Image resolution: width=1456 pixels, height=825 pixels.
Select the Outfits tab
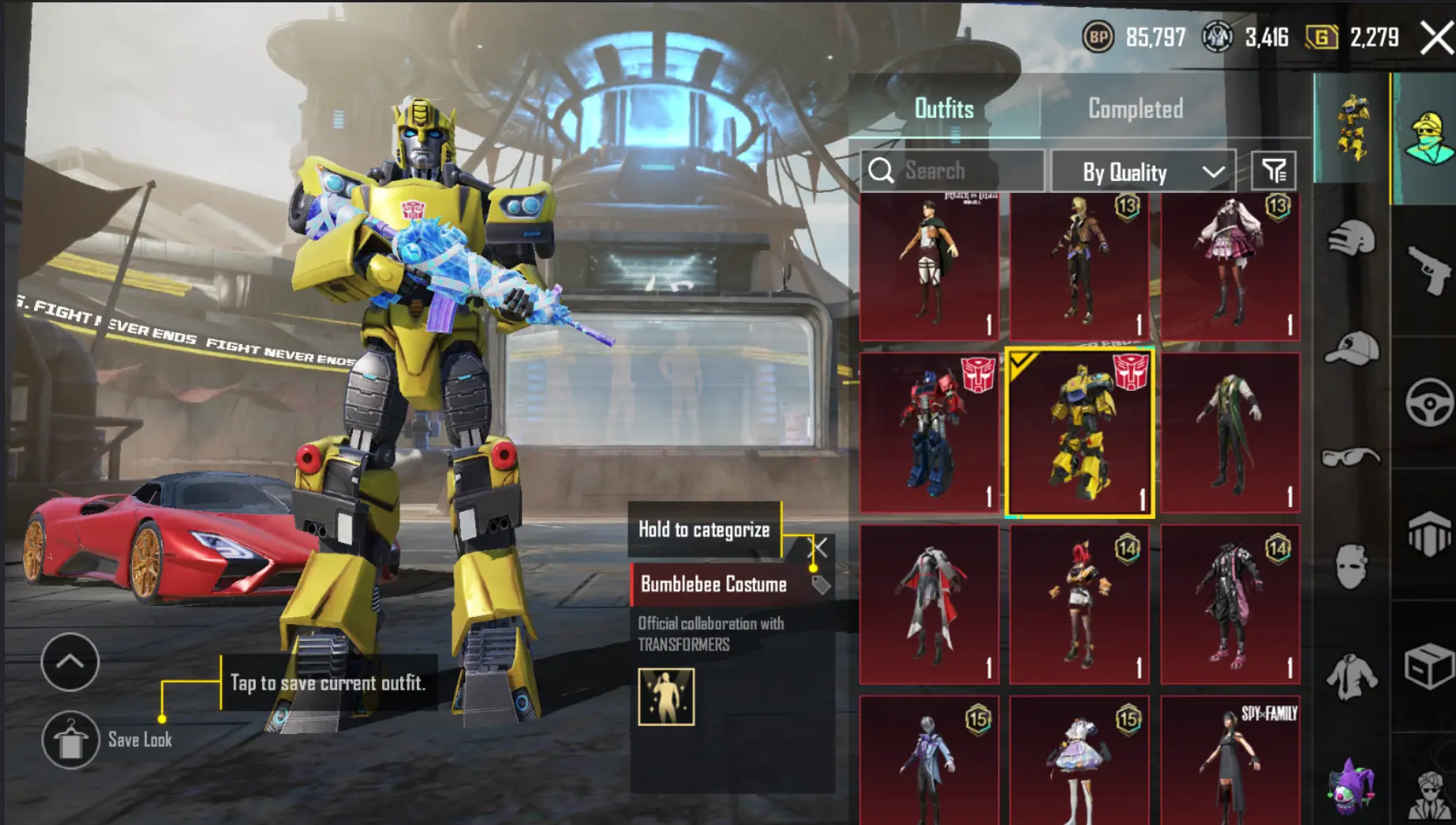944,109
